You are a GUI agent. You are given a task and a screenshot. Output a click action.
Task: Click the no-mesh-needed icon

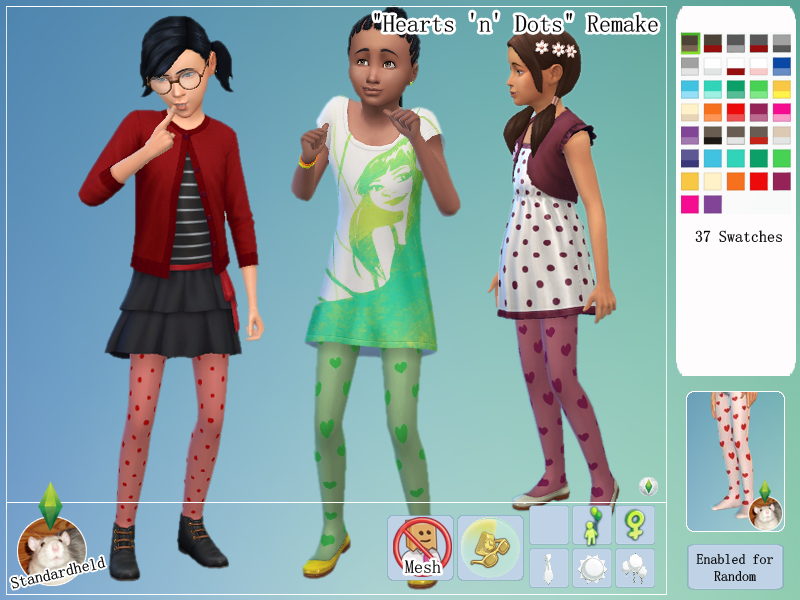tap(420, 548)
